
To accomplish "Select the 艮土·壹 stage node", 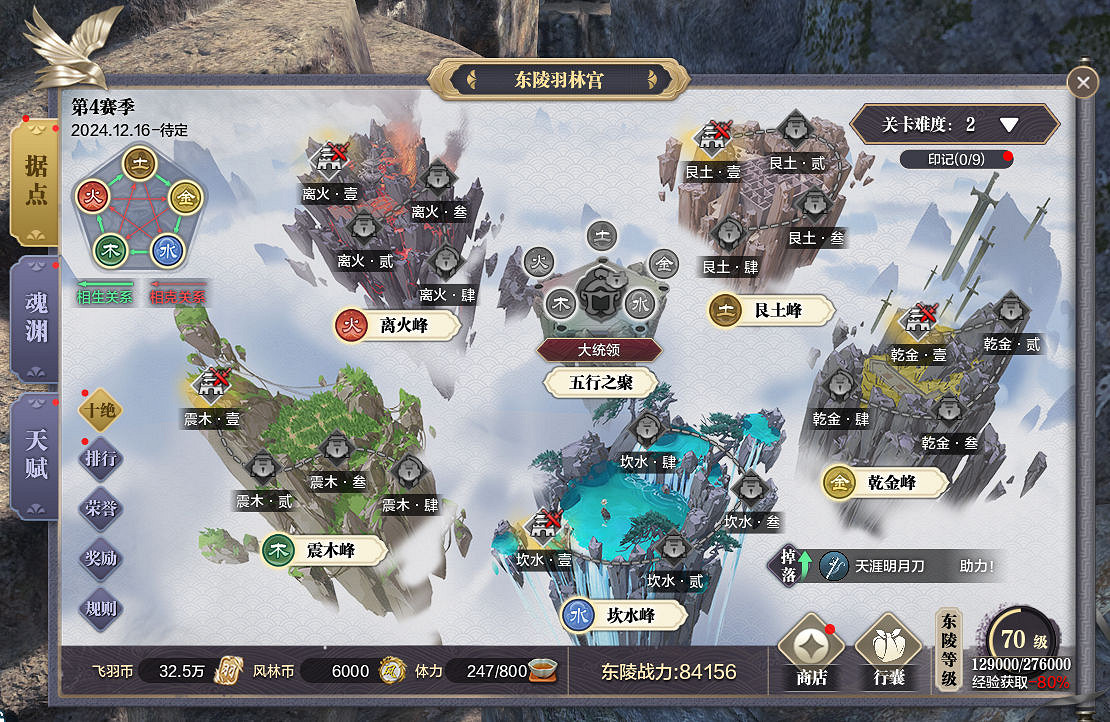I will 716,138.
